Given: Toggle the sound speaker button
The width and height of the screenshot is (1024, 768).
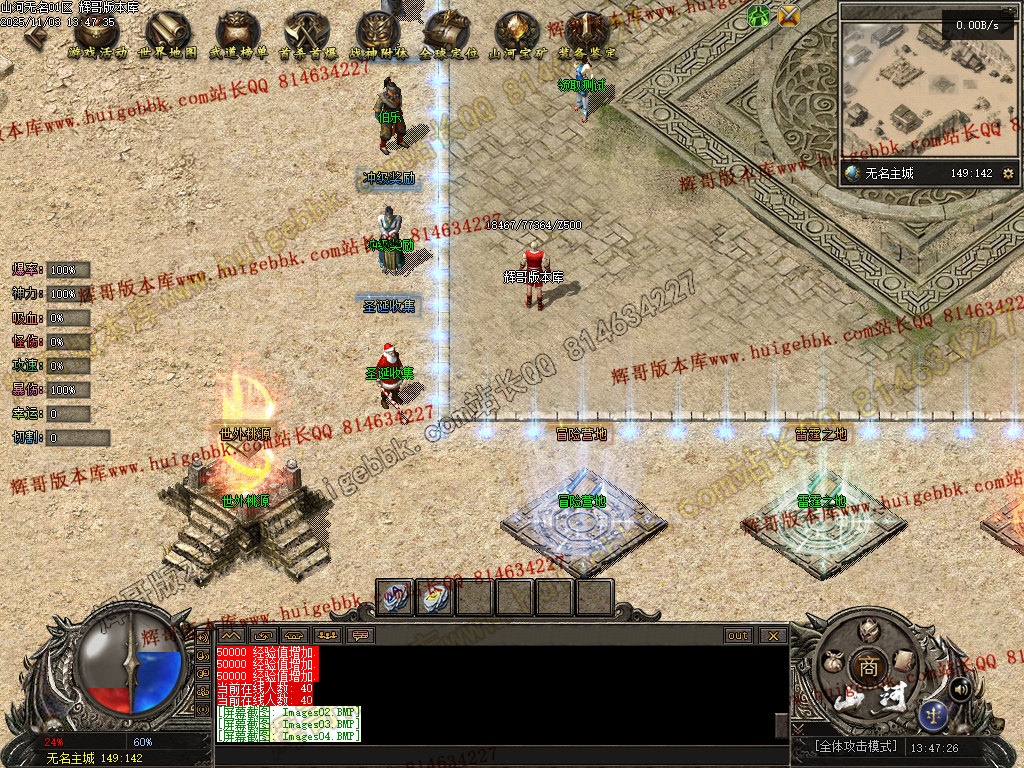Looking at the screenshot, I should pyautogui.click(x=960, y=689).
